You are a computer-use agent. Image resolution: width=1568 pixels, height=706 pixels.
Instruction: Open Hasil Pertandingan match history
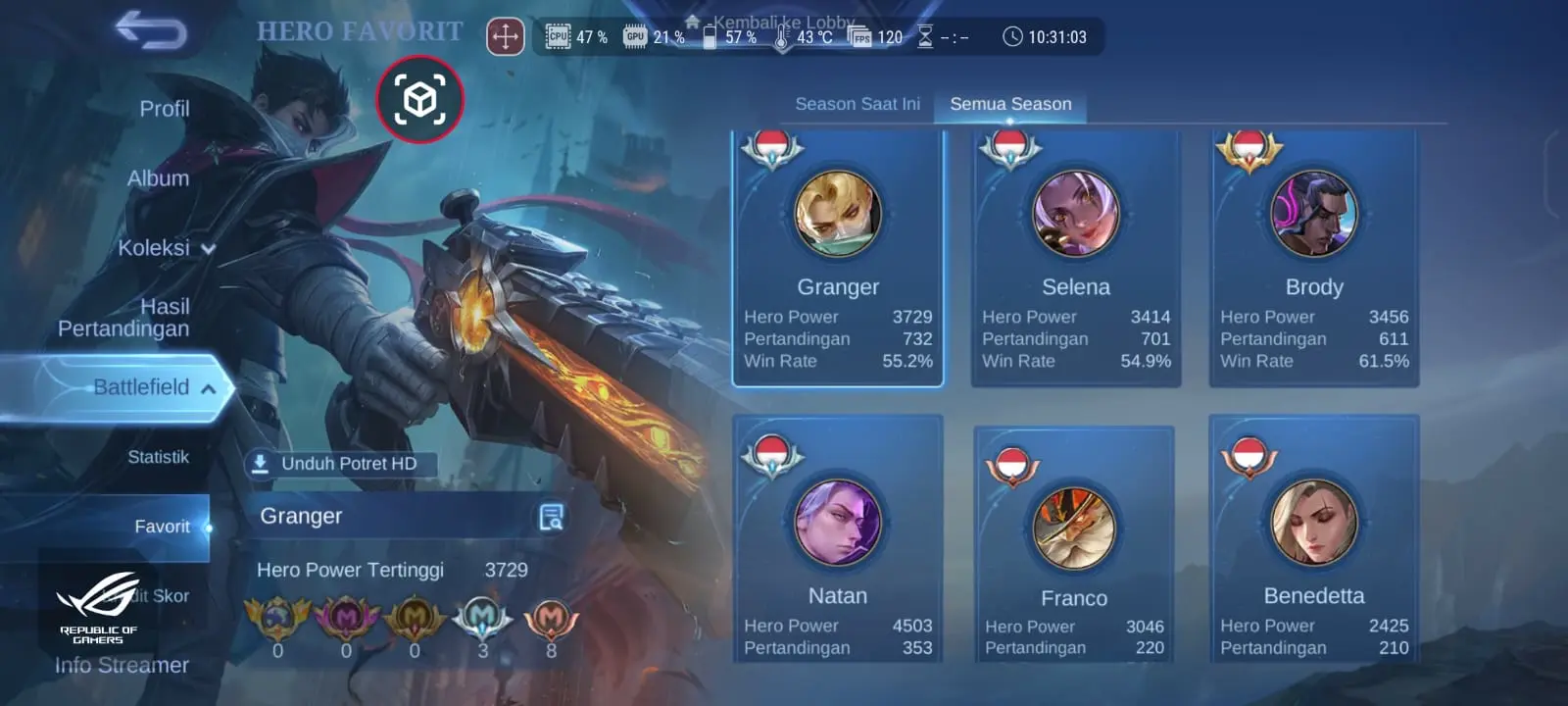click(124, 318)
